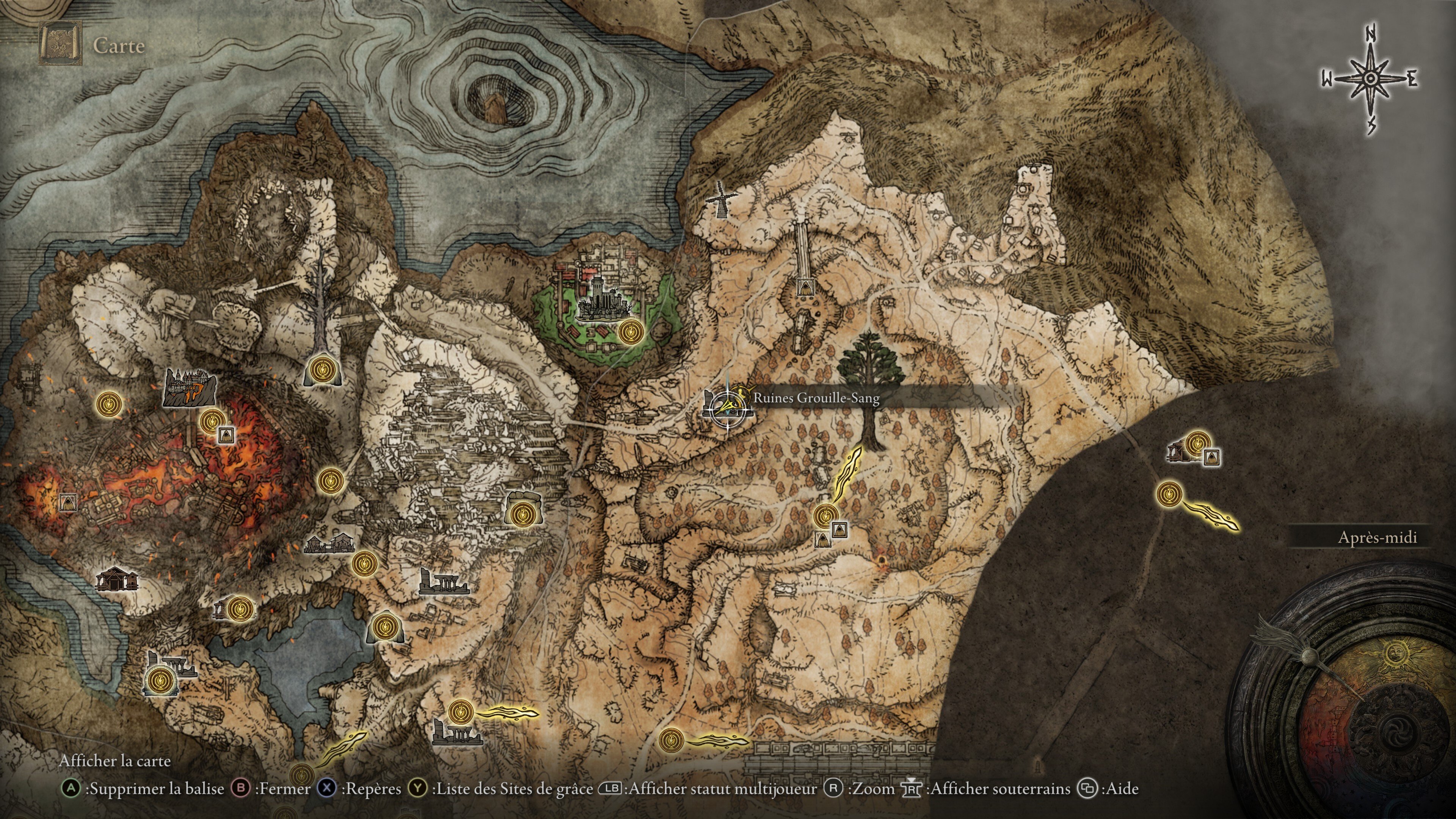
Task: Select the wooden shack landmark icon
Action: point(116,579)
